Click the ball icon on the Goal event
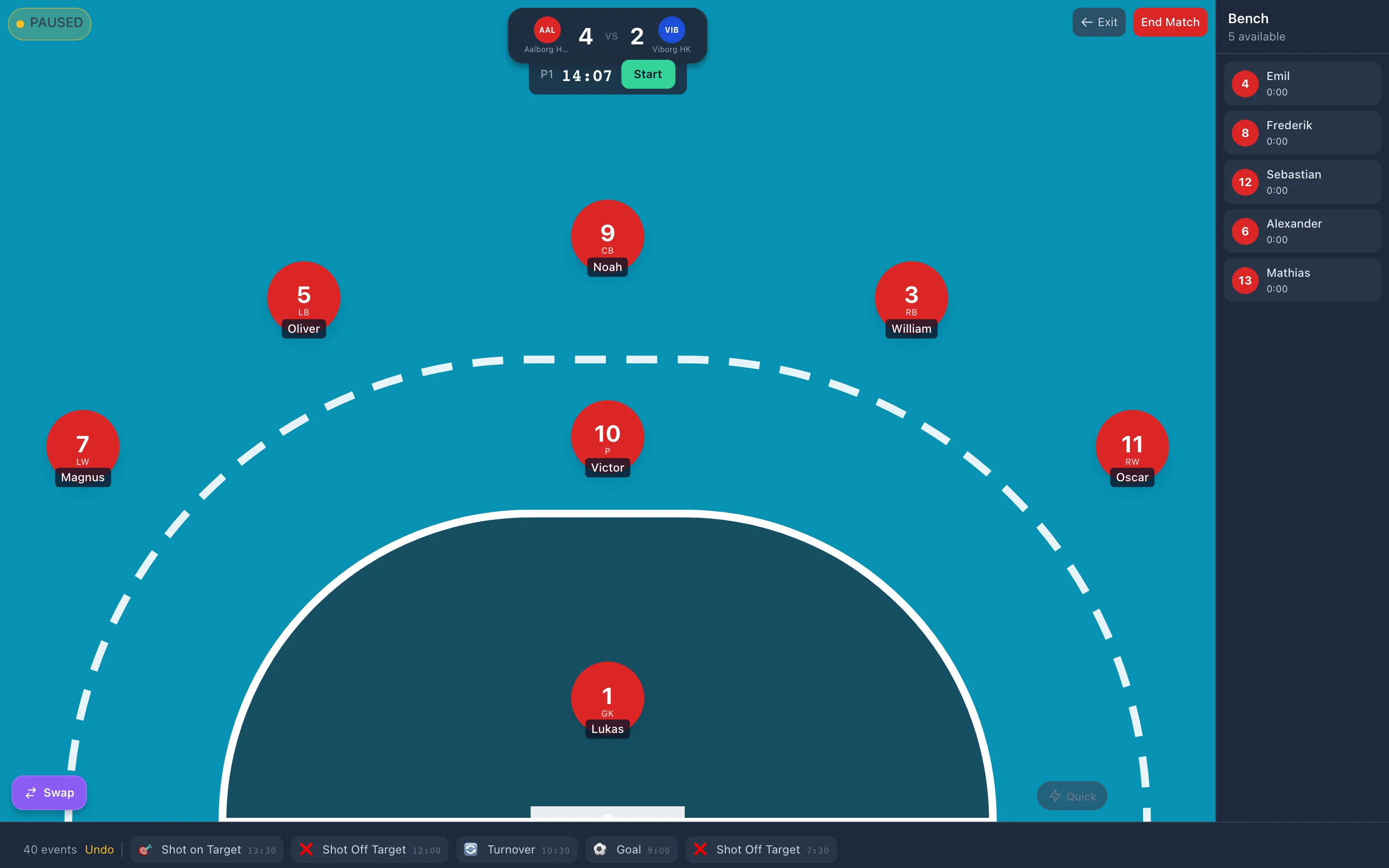This screenshot has width=1389, height=868. click(x=600, y=849)
